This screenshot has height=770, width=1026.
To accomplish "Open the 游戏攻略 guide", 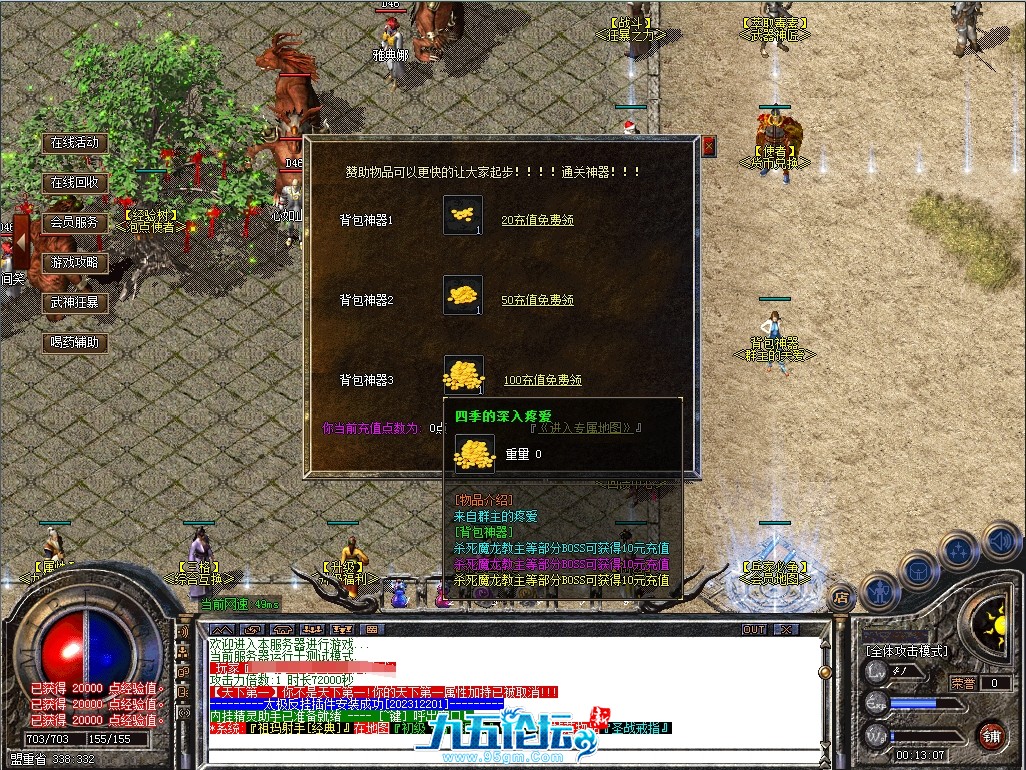I will (x=75, y=262).
